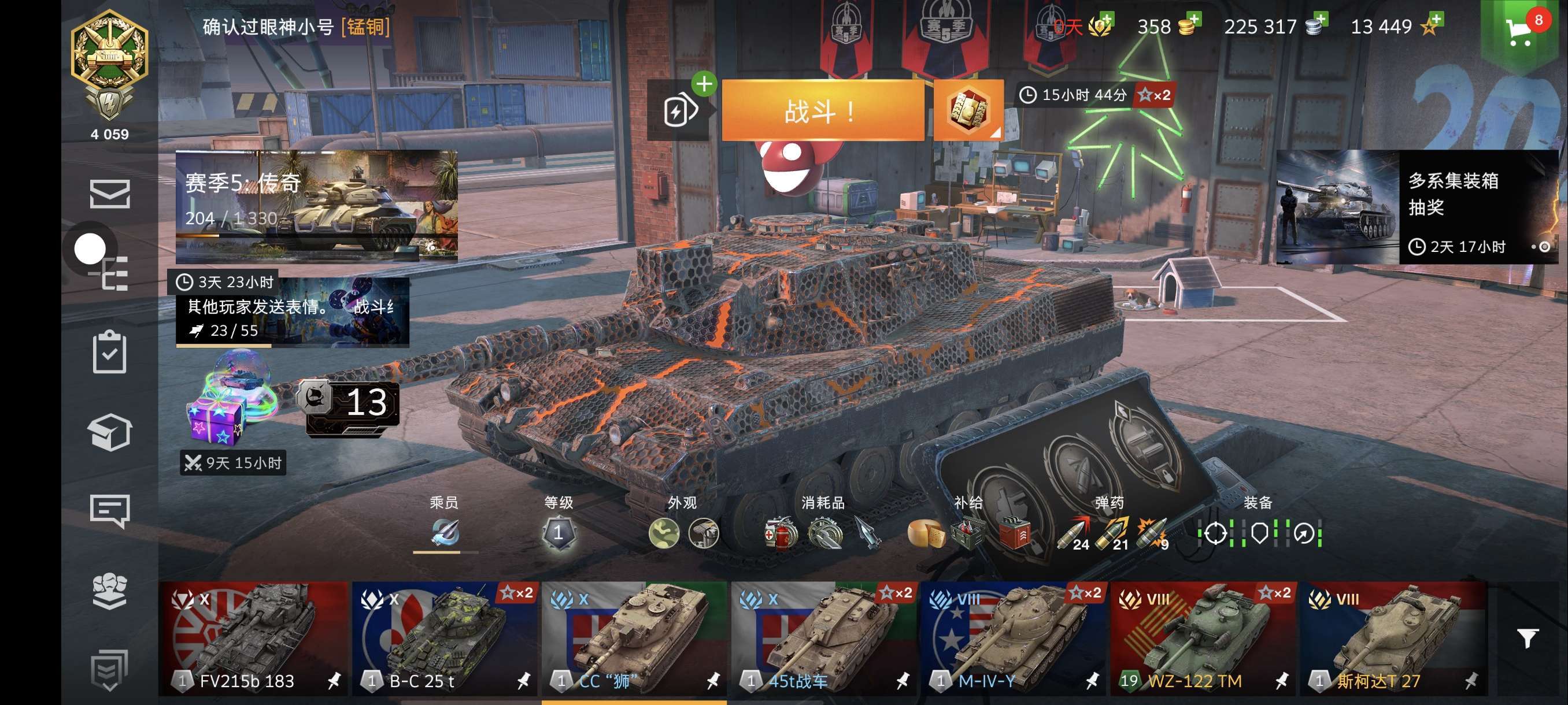This screenshot has height=705, width=1568.
Task: Open the 装备 equipment slots
Action: click(x=1259, y=533)
